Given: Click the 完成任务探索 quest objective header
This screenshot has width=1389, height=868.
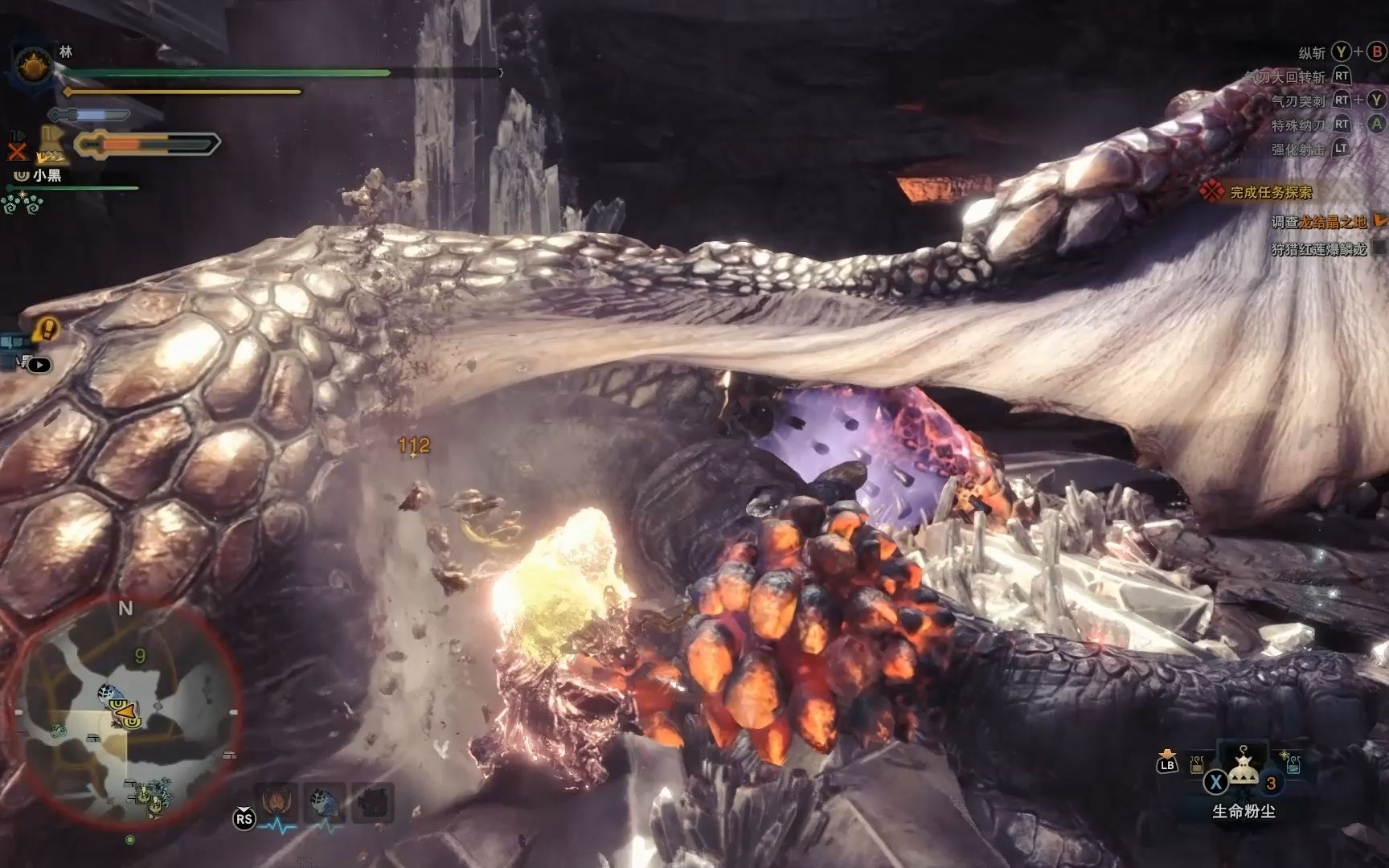Looking at the screenshot, I should click(x=1270, y=192).
